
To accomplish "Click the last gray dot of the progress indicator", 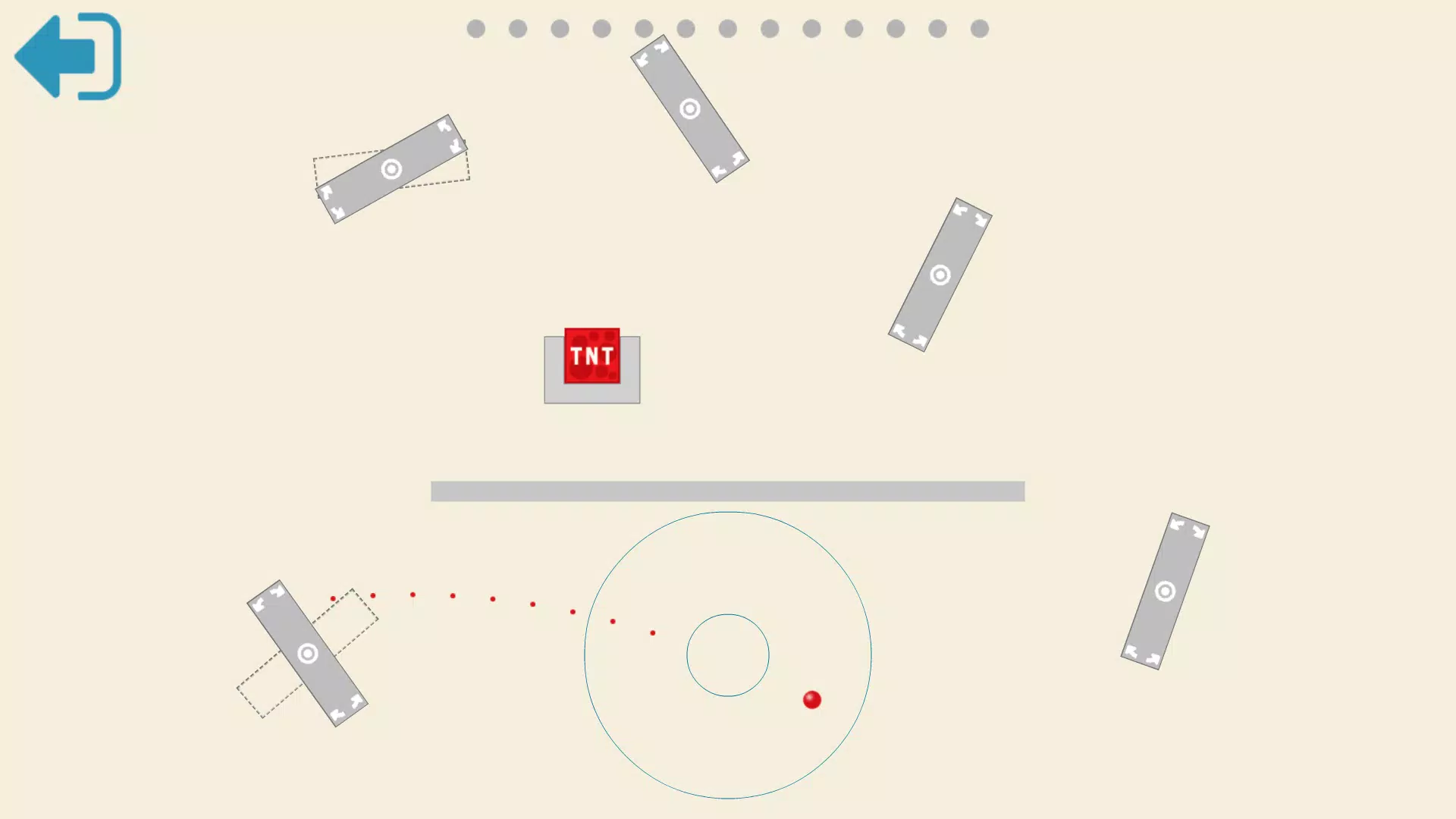I will click(981, 27).
